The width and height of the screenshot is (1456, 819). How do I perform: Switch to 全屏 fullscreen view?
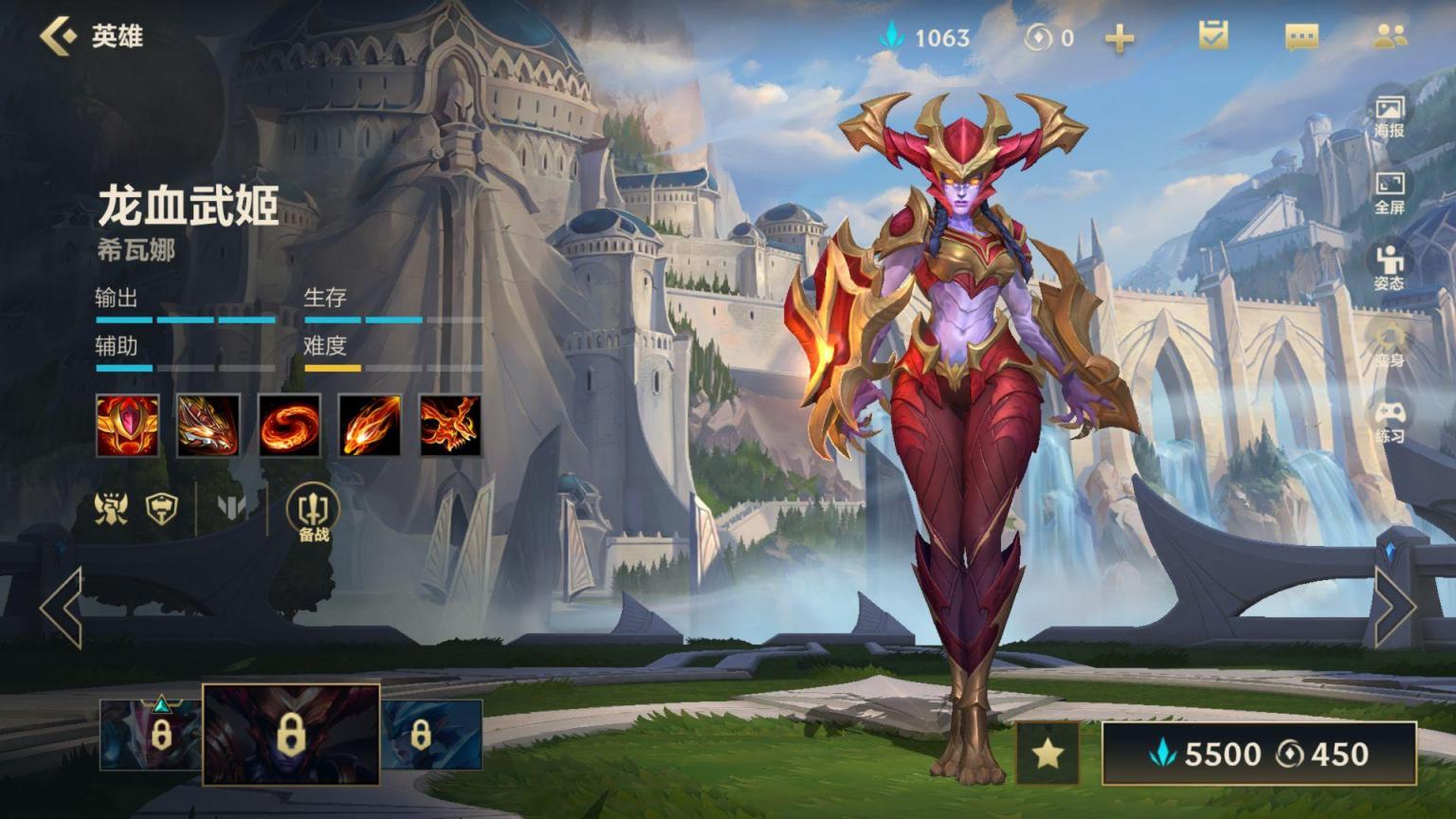1389,191
